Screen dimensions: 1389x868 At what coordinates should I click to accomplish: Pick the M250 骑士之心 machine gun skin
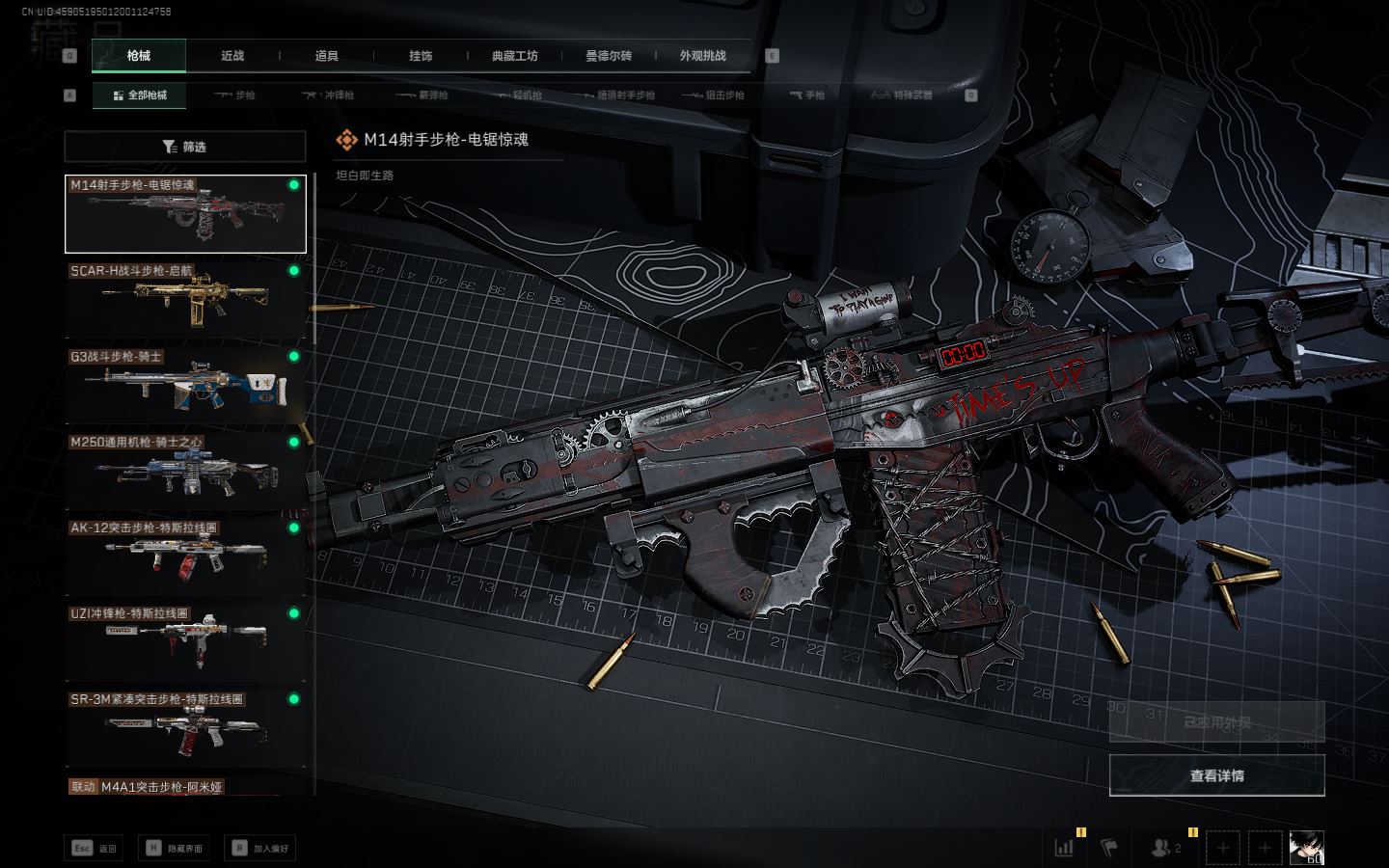point(185,471)
